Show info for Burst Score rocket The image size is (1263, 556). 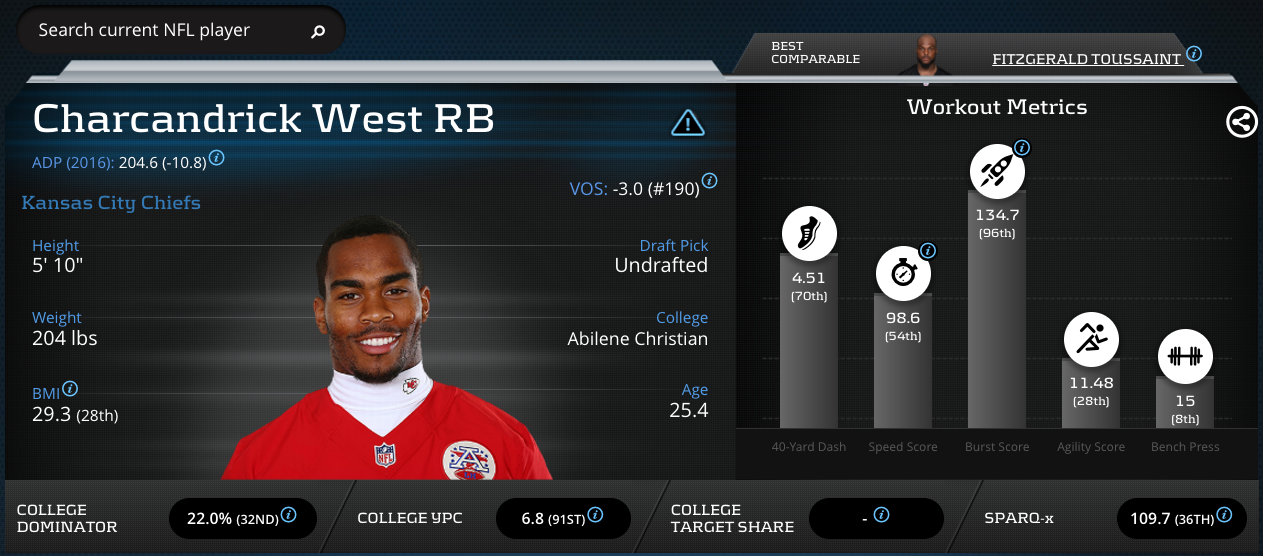[1022, 148]
